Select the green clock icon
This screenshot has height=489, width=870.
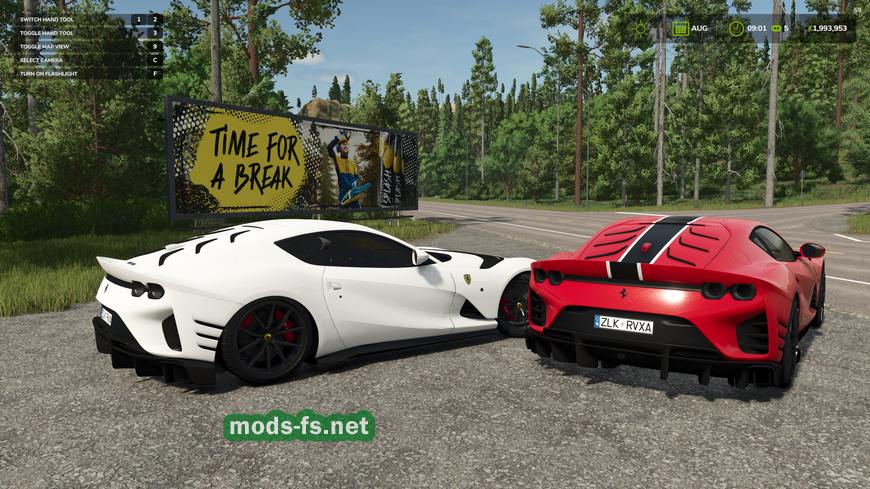pyautogui.click(x=735, y=28)
